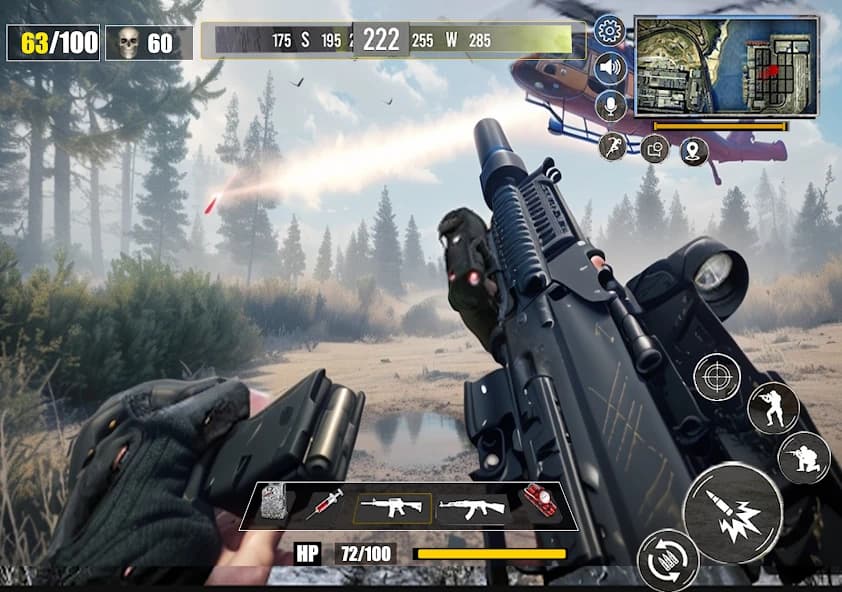Activate the sprint running icon

613,147
